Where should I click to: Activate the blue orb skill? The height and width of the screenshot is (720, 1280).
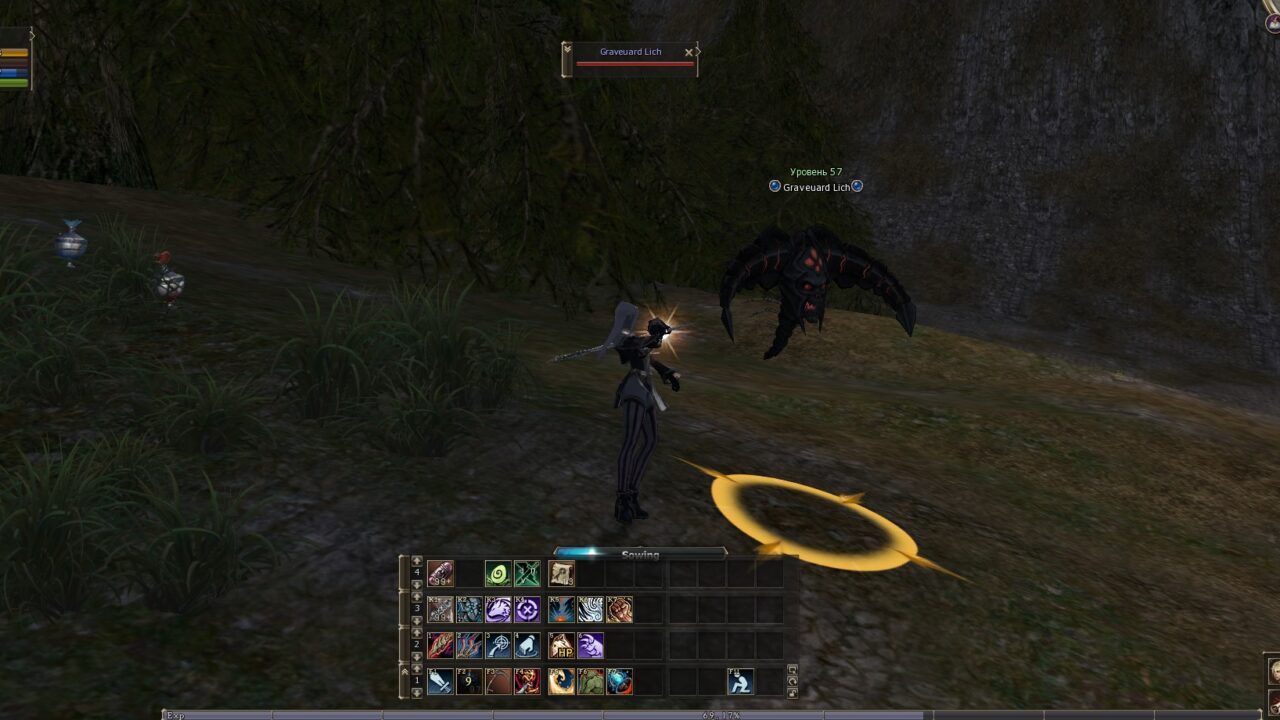click(619, 682)
